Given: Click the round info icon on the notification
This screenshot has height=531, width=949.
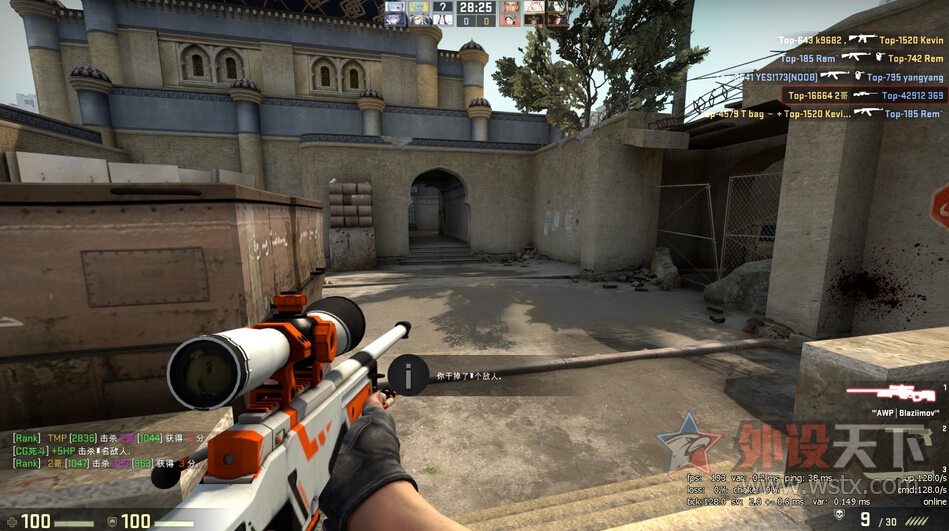Looking at the screenshot, I should [408, 375].
